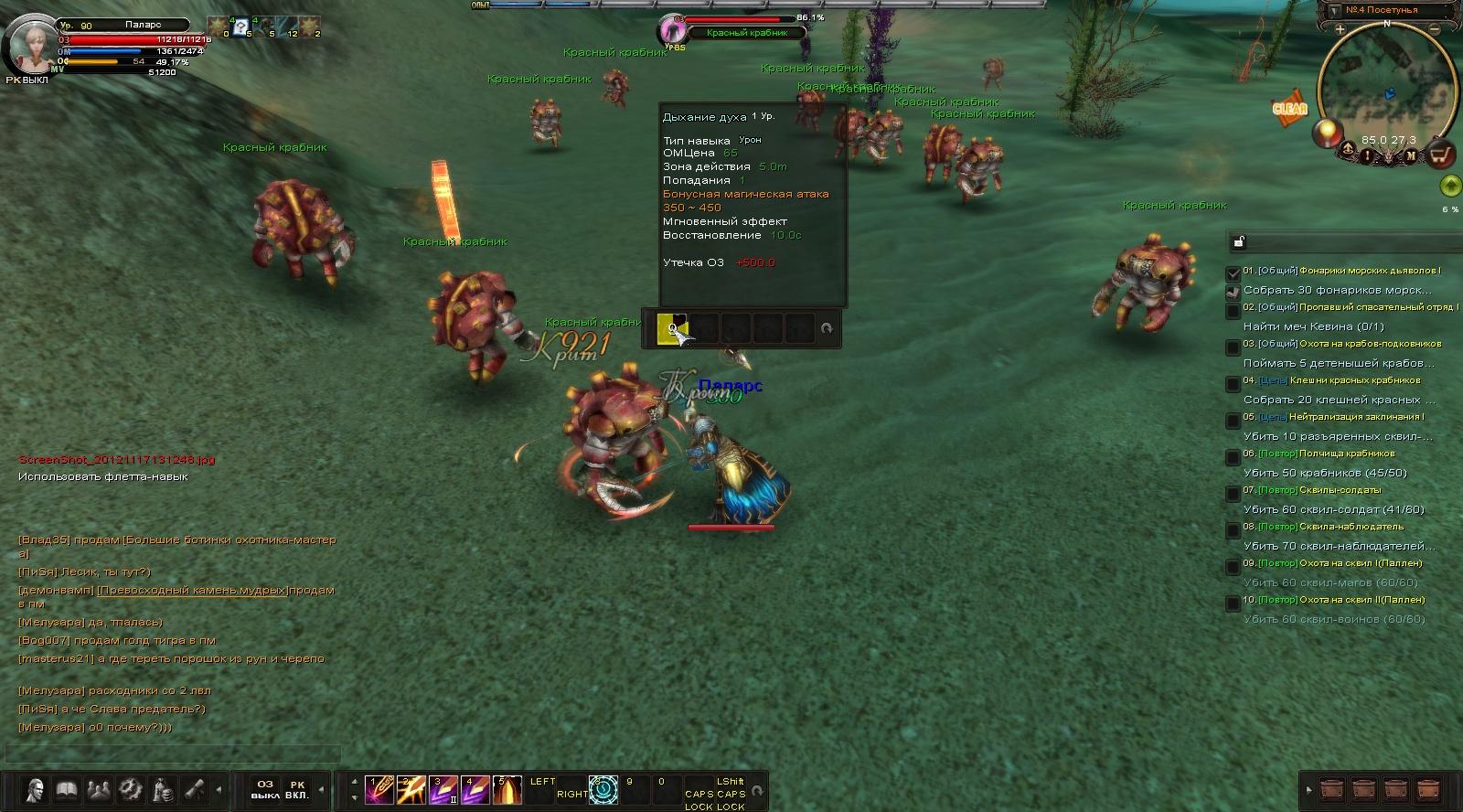Open the open-book menu icon
This screenshot has width=1463, height=812.
tap(67, 789)
